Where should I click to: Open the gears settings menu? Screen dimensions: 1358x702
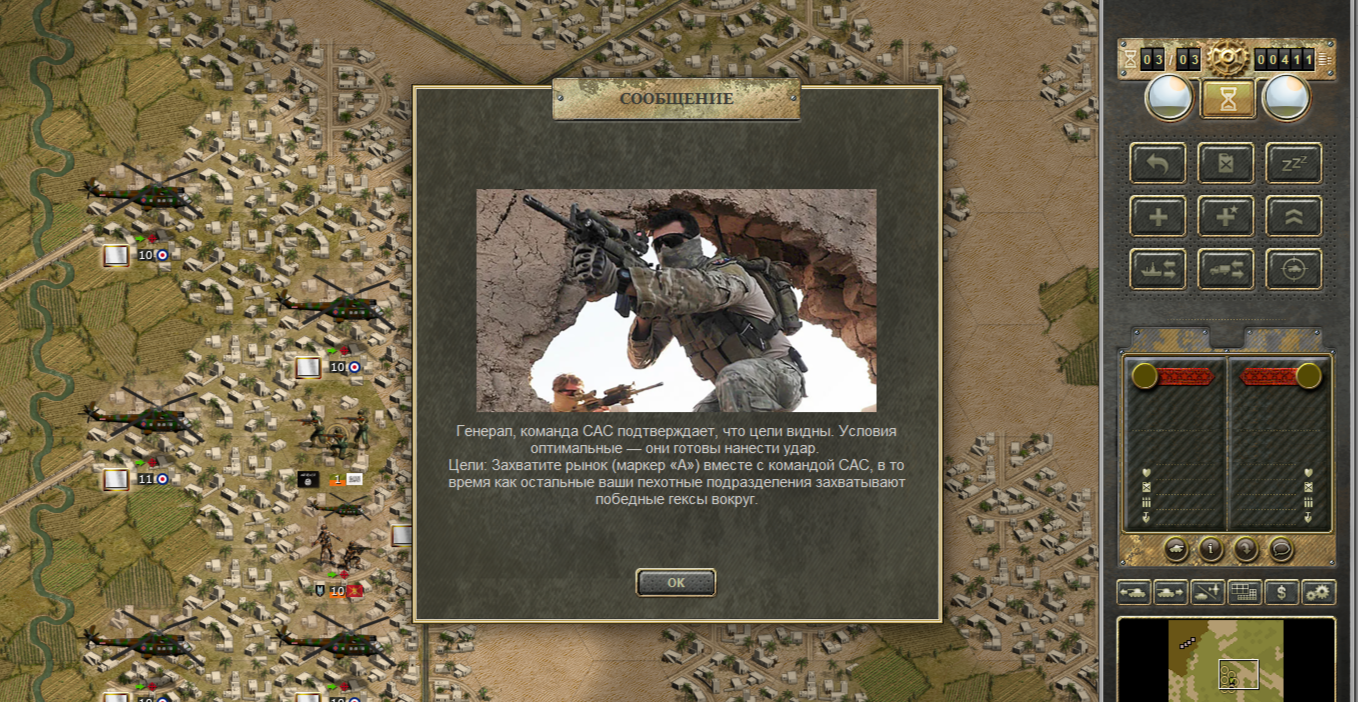pos(1319,592)
